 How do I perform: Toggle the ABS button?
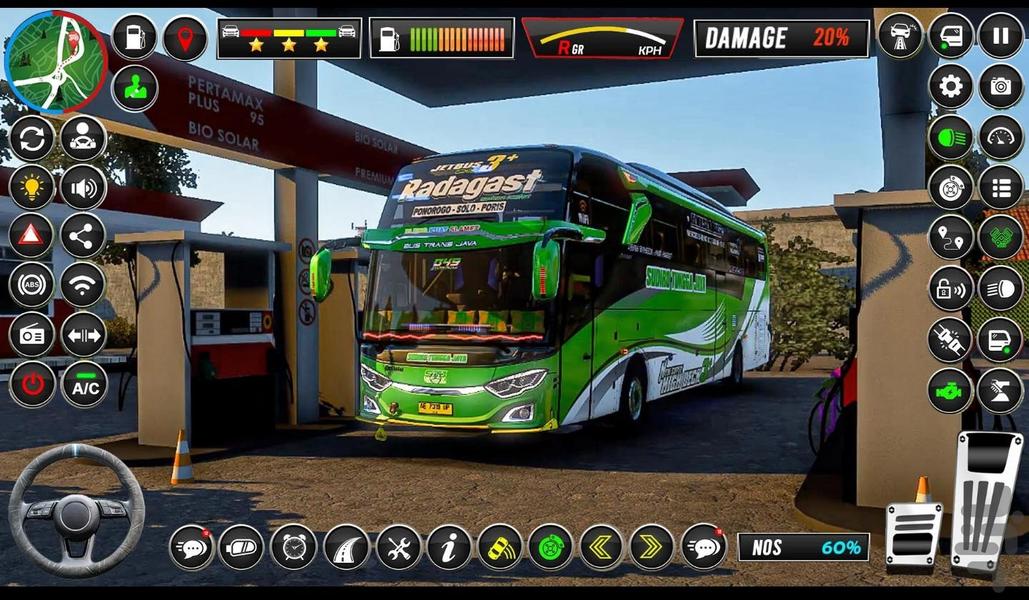coord(32,285)
